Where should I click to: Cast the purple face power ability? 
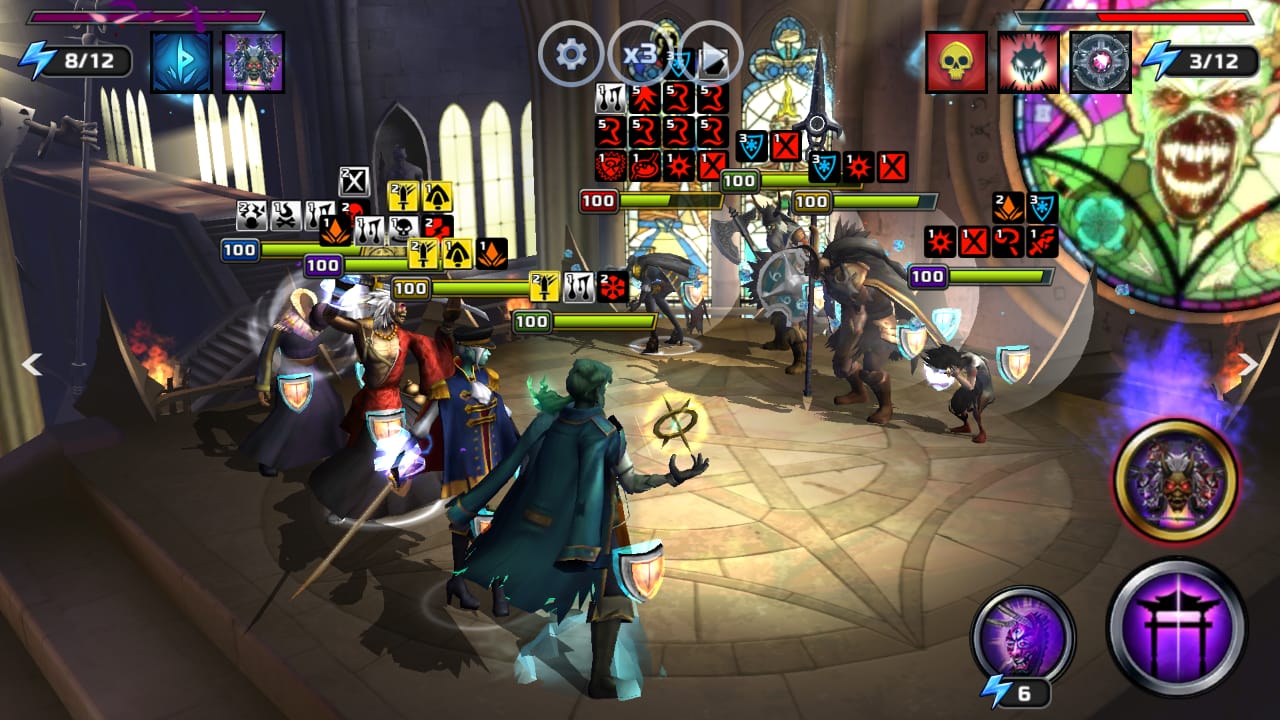[x=1022, y=637]
